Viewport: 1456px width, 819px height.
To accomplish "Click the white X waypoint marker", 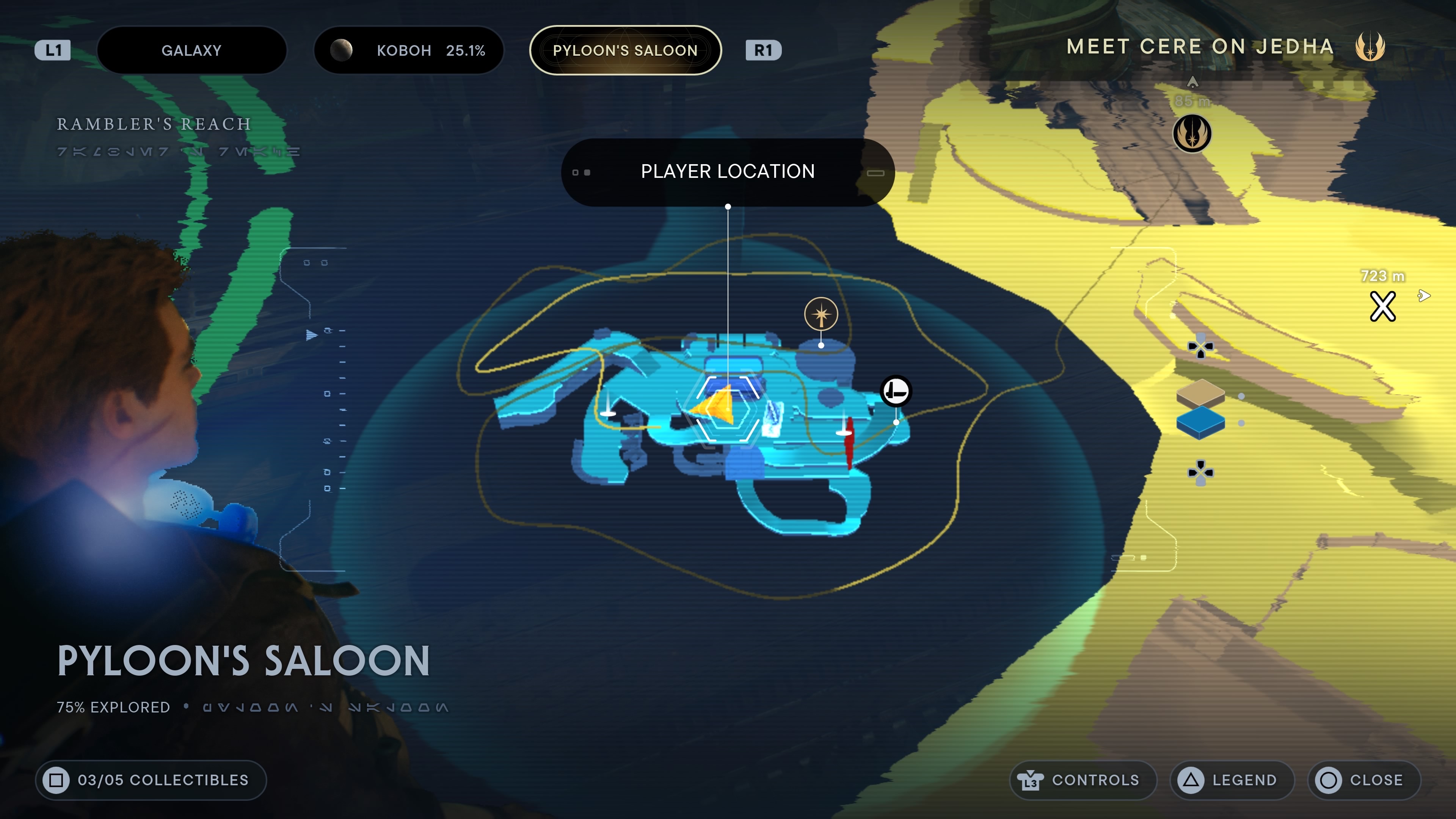I will pyautogui.click(x=1382, y=306).
